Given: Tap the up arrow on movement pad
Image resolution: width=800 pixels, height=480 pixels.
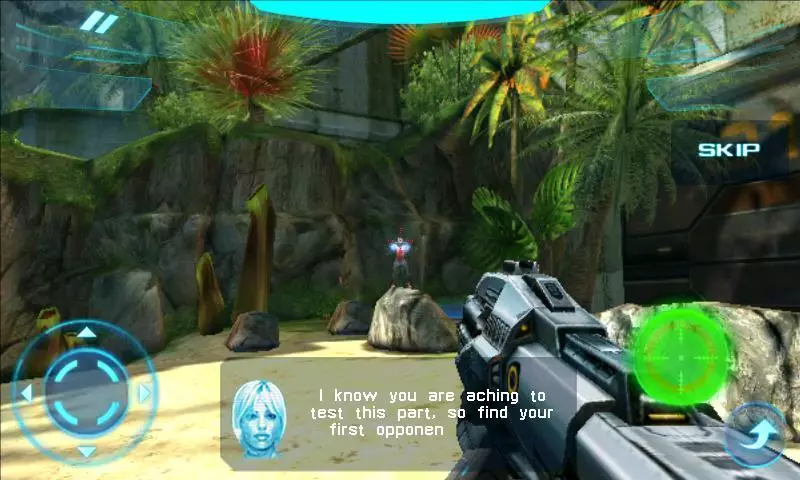Looking at the screenshot, I should 87,333.
